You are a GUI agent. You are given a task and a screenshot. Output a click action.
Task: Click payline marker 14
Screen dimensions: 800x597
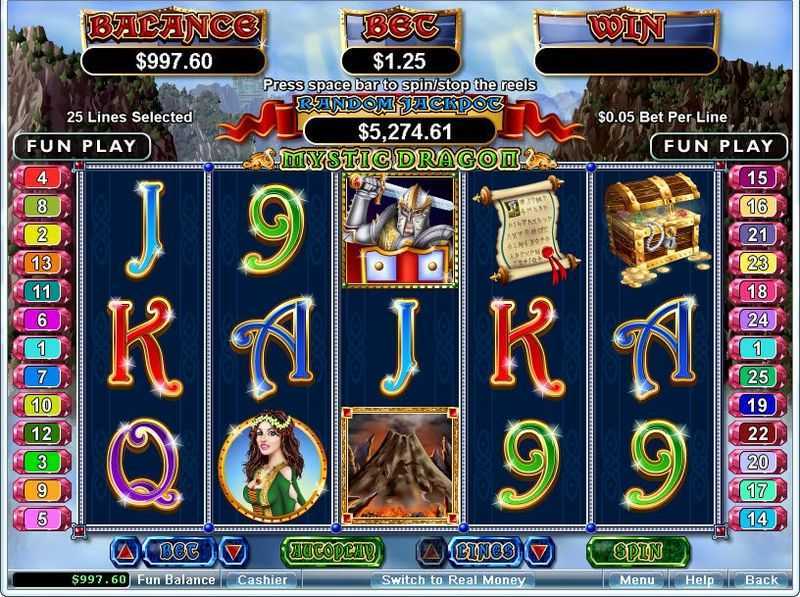[x=757, y=519]
